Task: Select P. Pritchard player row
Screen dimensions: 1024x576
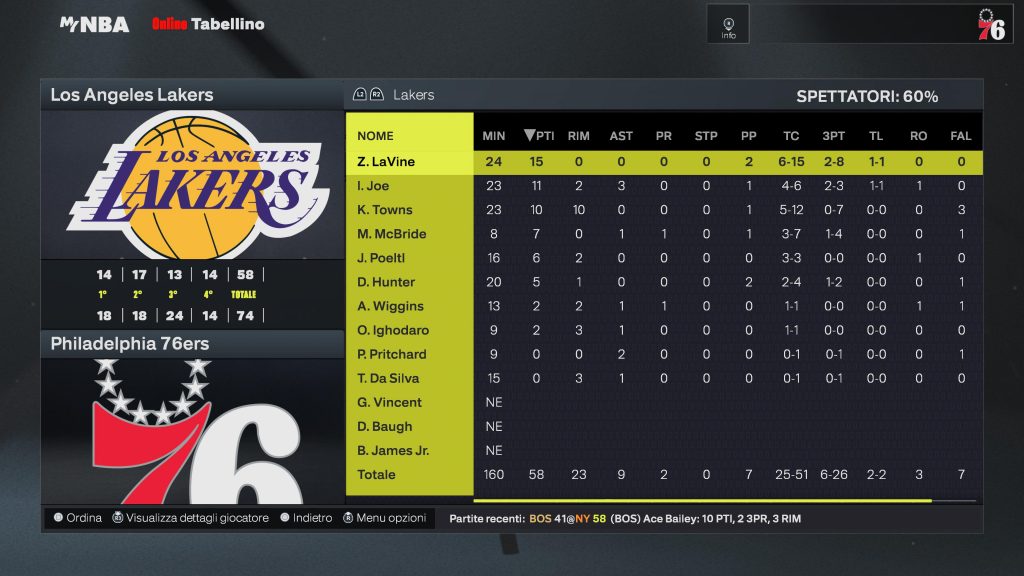Action: coord(392,354)
